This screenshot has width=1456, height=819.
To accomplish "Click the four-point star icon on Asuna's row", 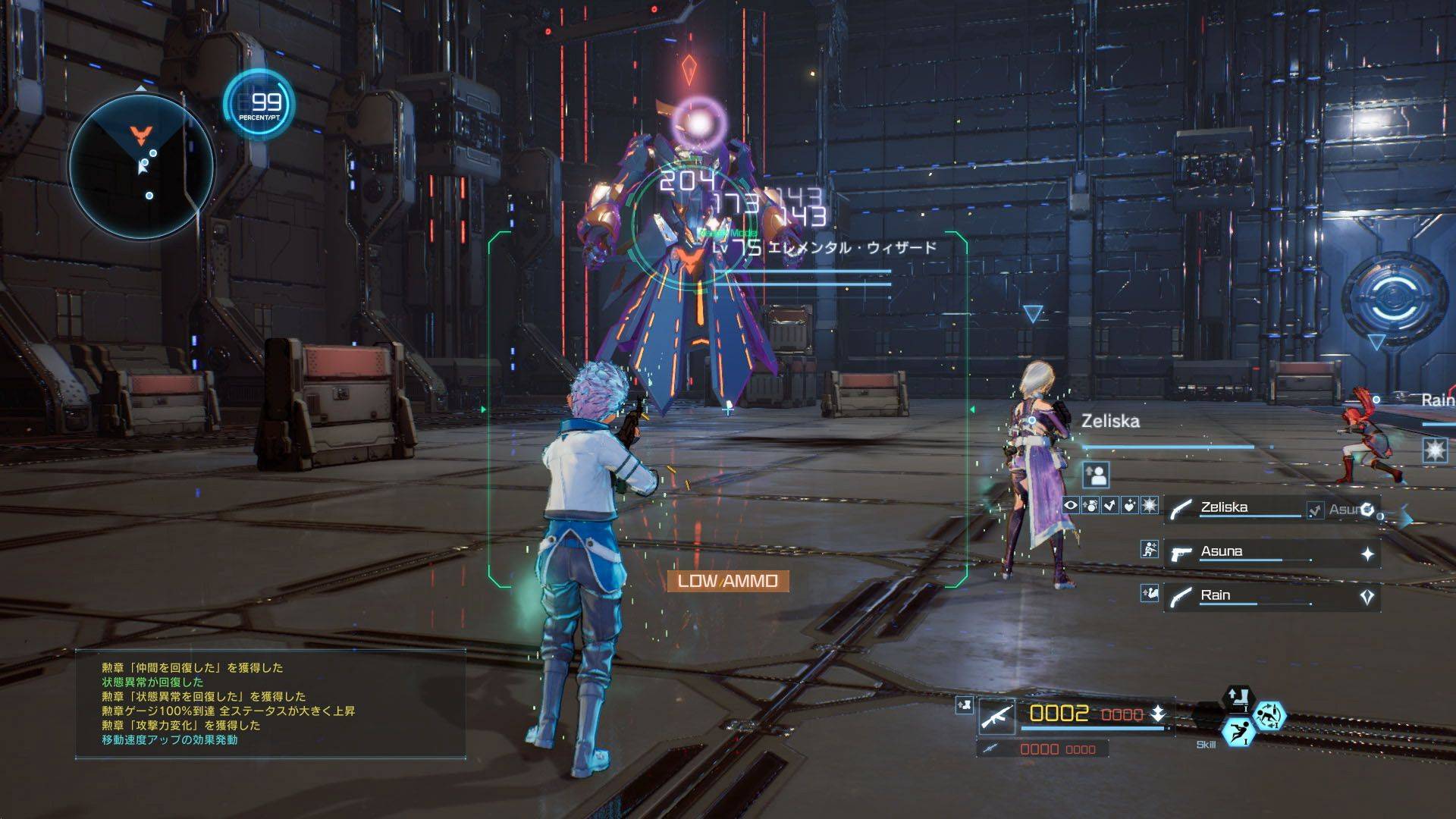I will 1367,554.
